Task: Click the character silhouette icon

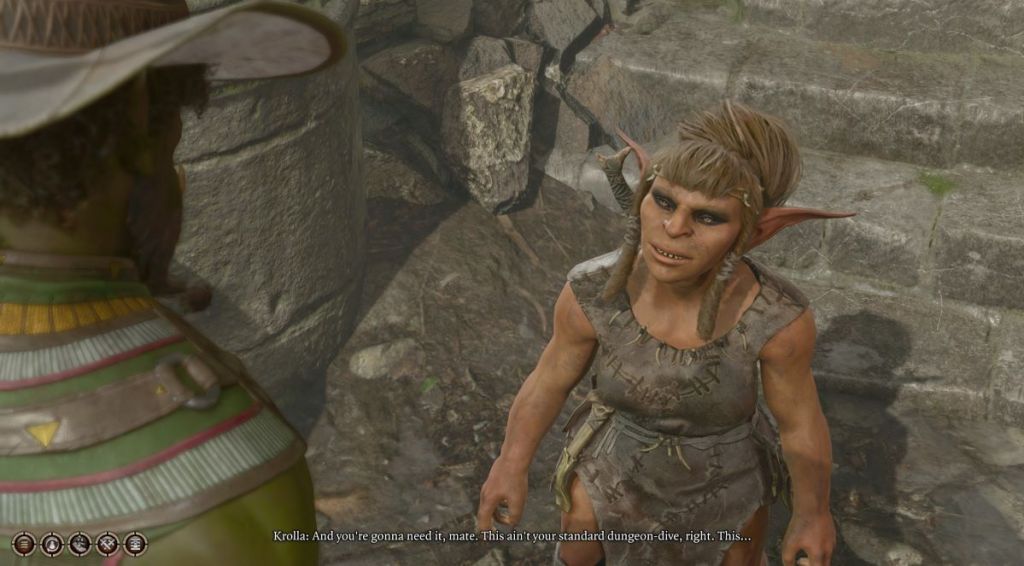Action: point(52,544)
